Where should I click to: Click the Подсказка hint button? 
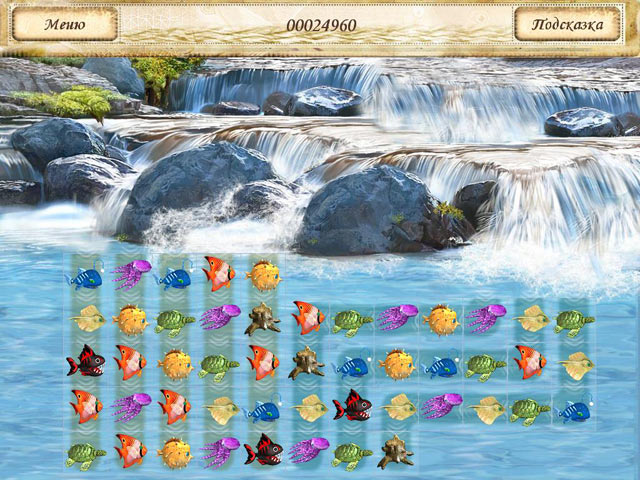click(x=568, y=24)
